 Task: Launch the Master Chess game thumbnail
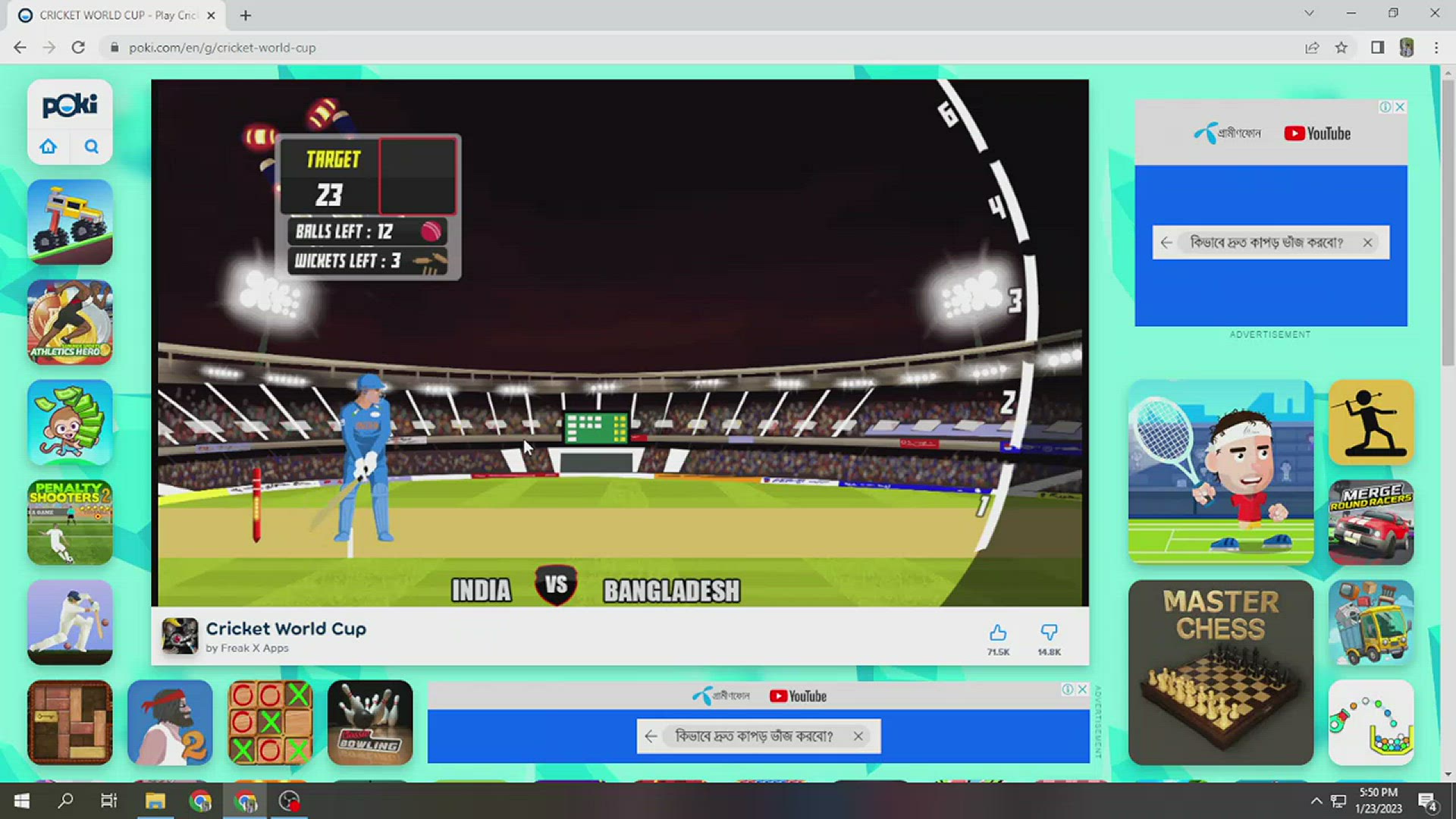pyautogui.click(x=1220, y=670)
